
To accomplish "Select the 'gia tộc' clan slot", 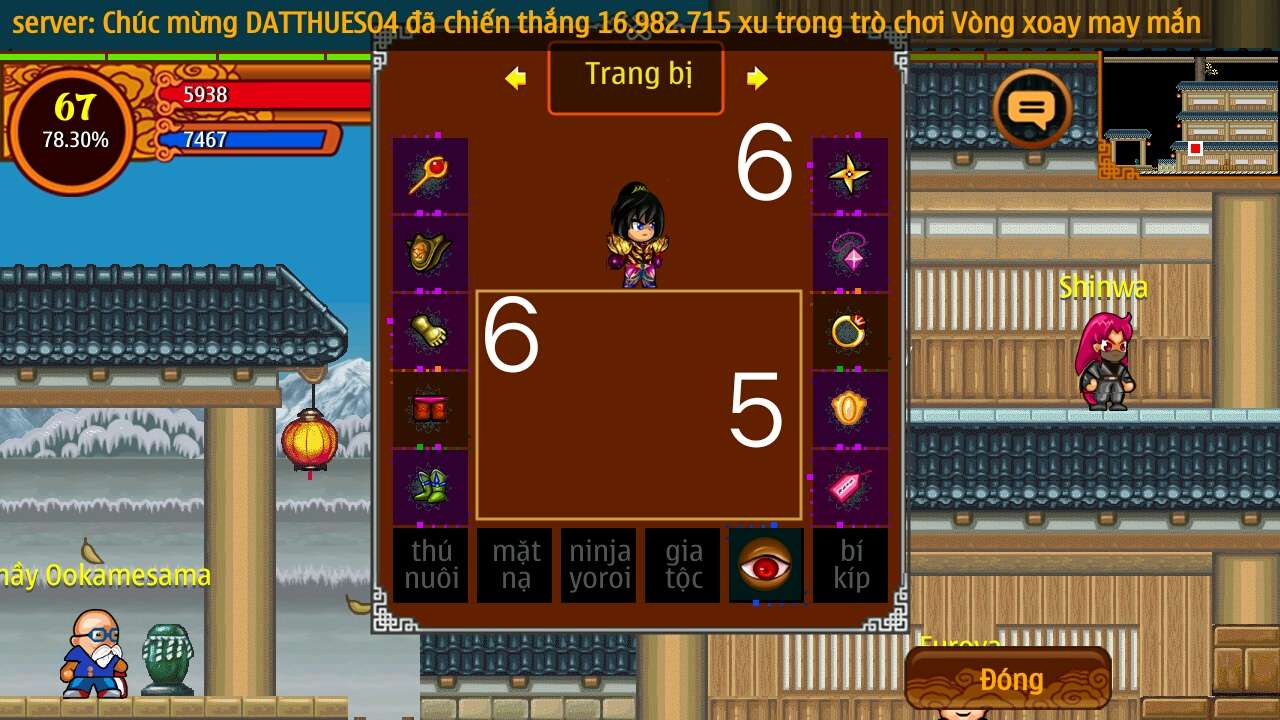I will coord(682,565).
